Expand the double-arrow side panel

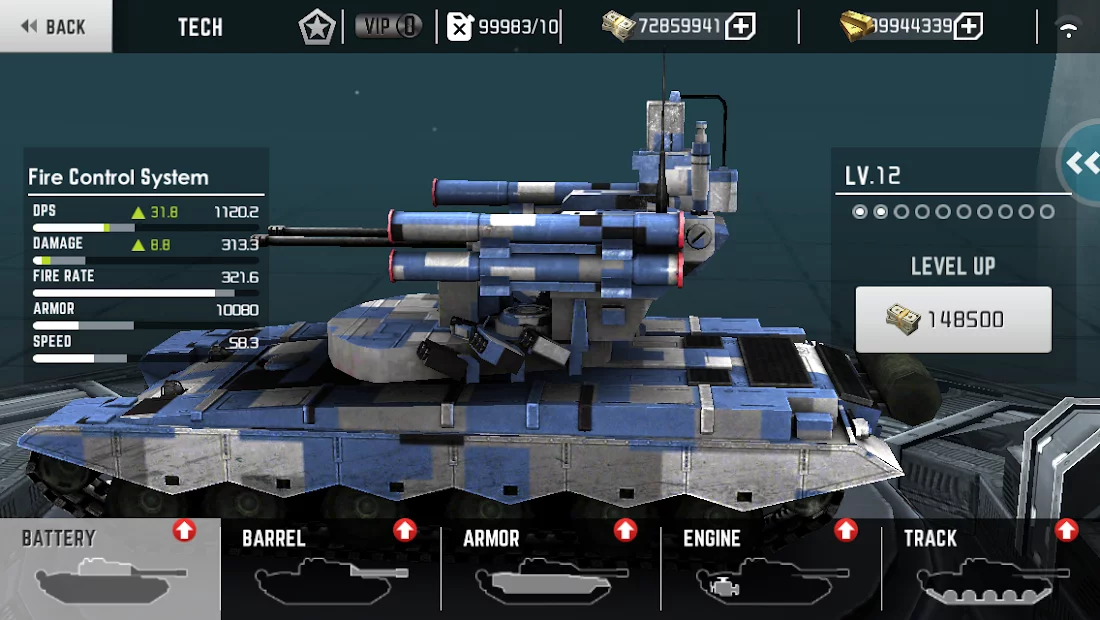1081,162
